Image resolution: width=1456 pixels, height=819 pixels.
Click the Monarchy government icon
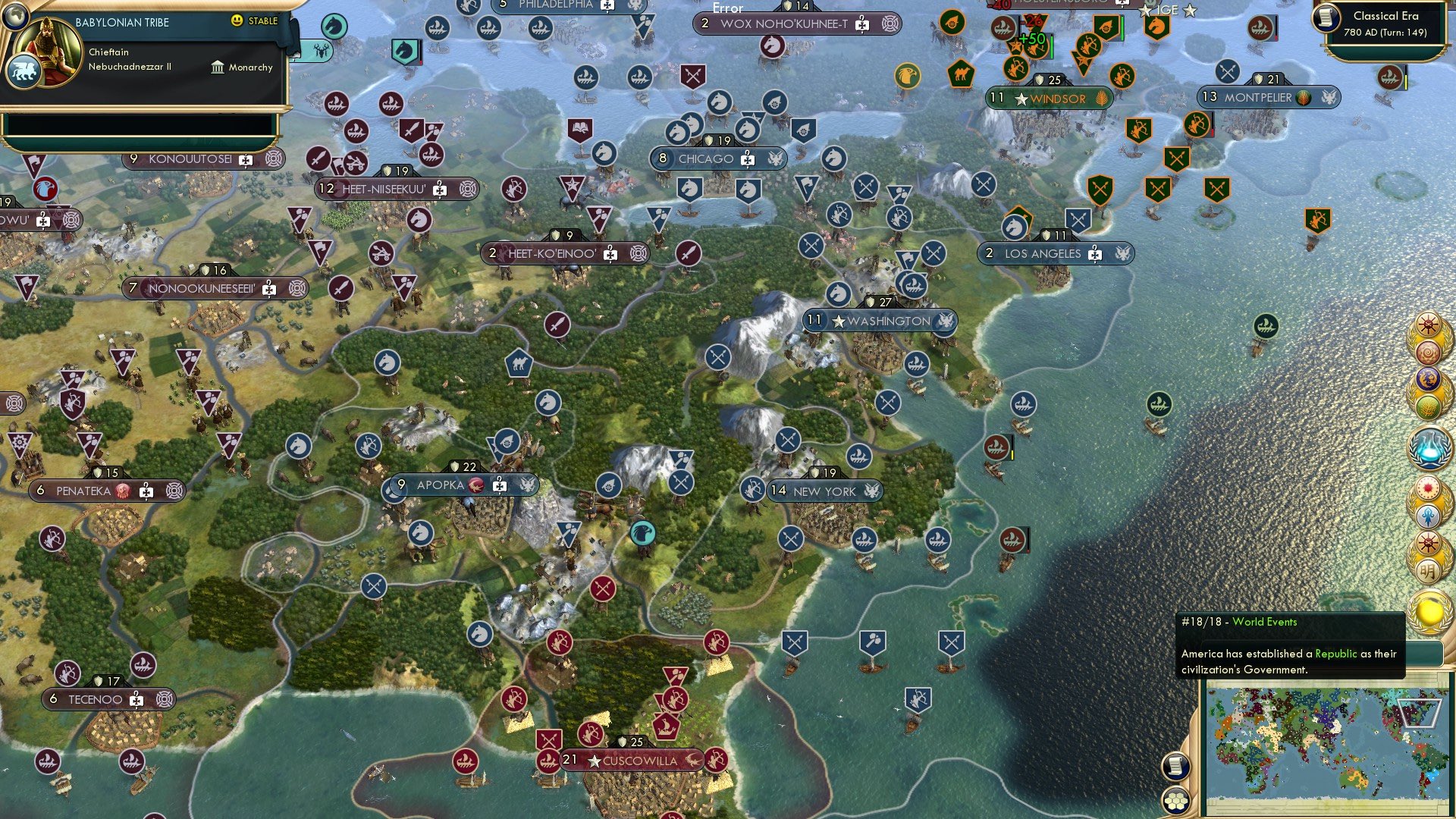pos(216,67)
